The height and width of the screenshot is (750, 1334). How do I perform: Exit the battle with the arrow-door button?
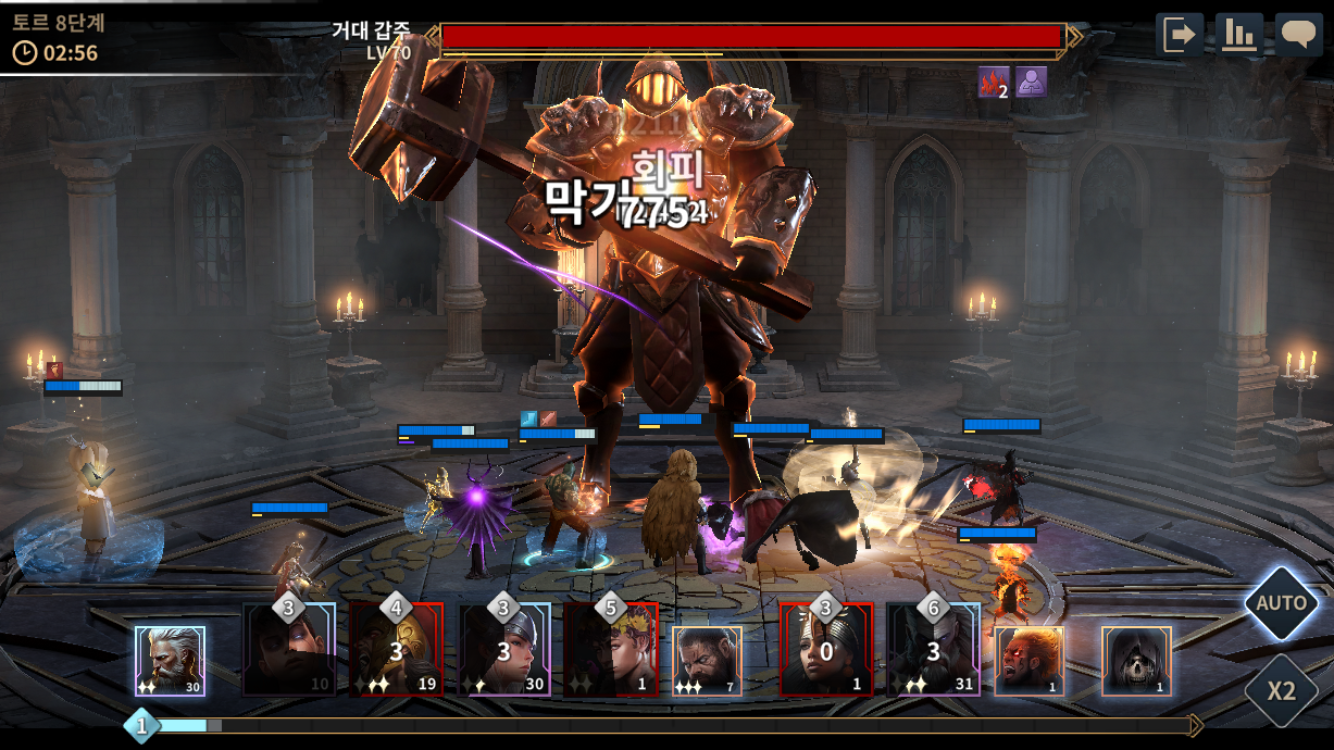point(1179,35)
